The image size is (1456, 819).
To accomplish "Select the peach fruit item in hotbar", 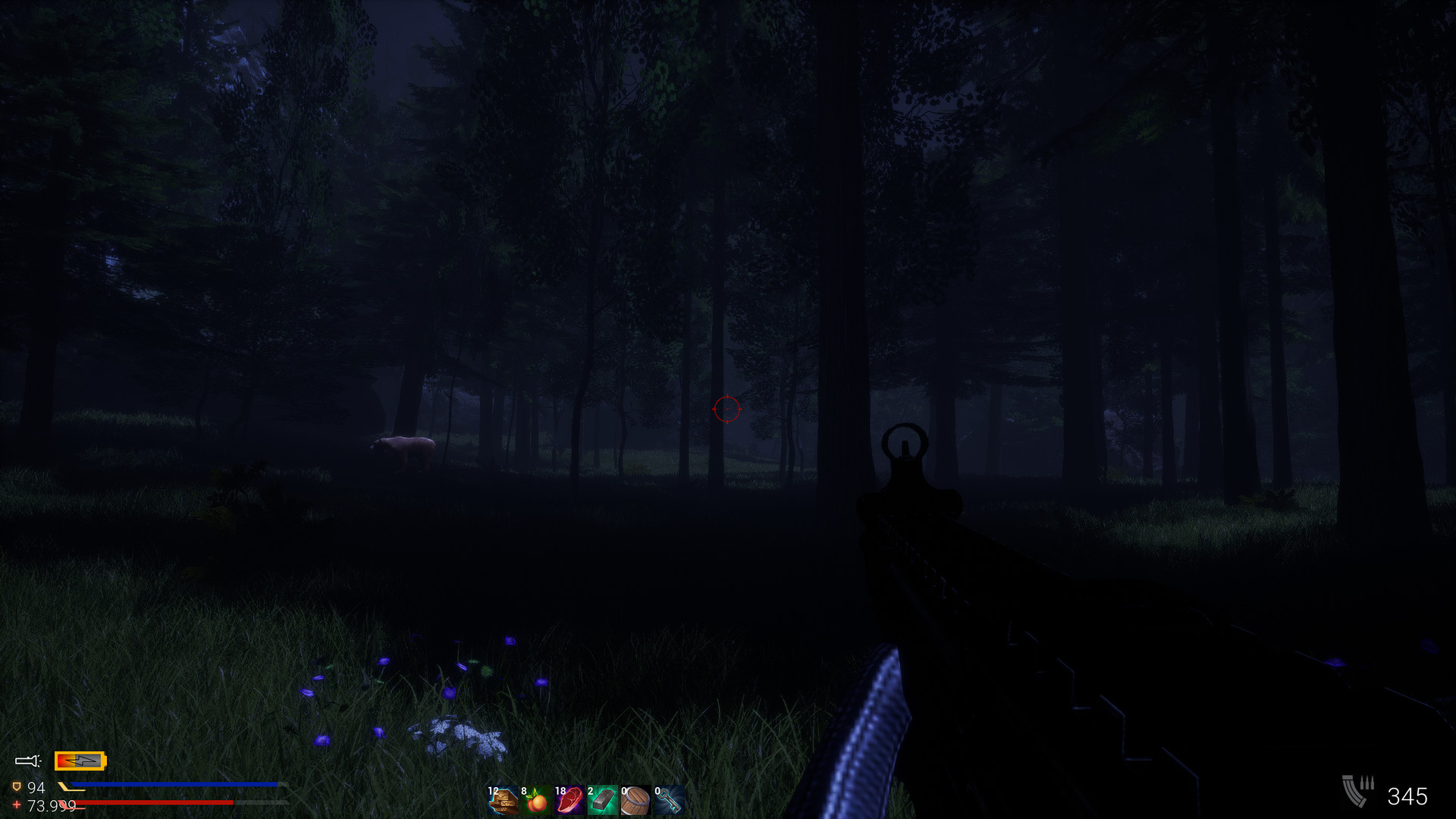I will (x=535, y=801).
